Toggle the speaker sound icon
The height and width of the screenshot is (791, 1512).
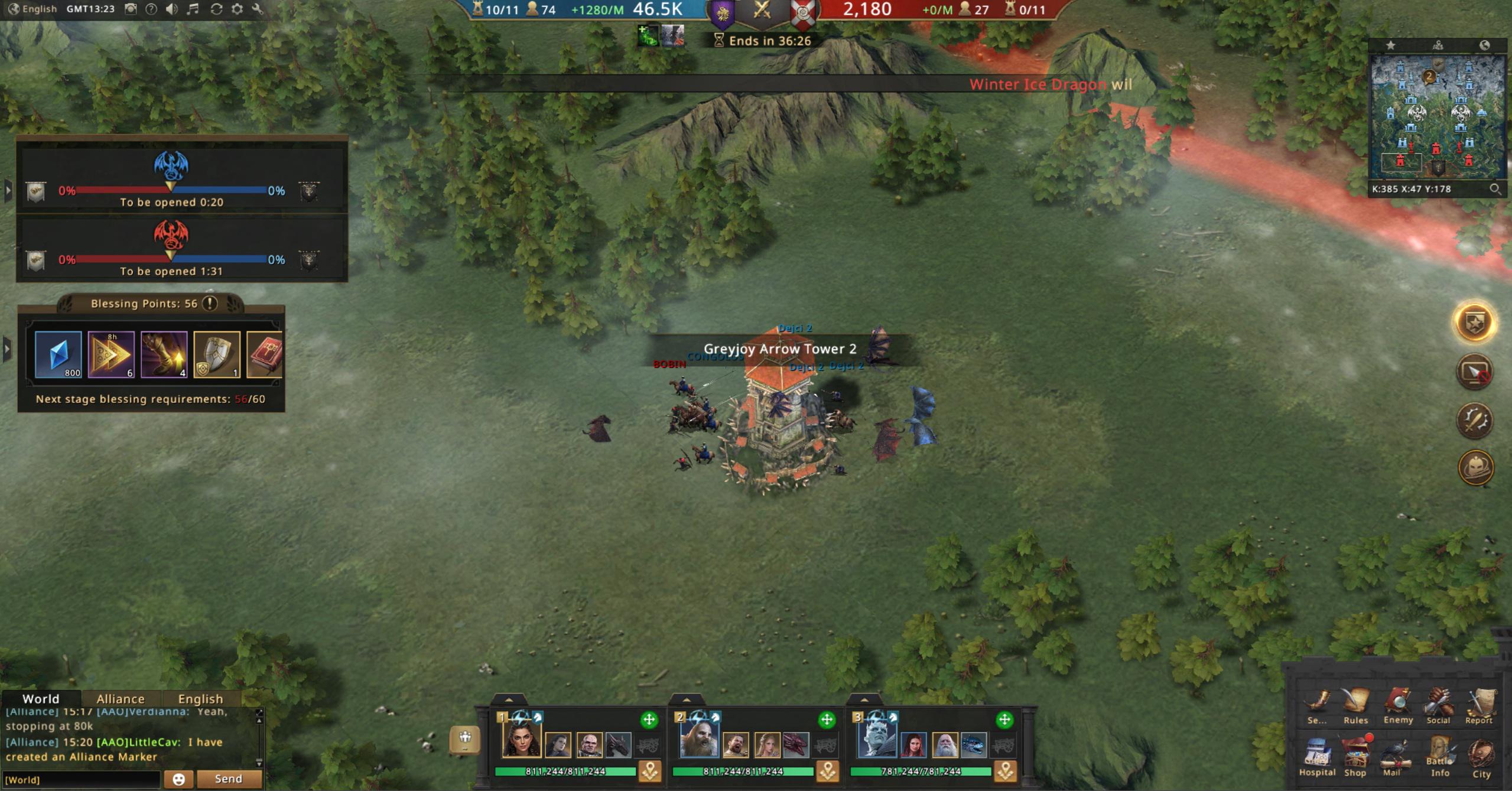pos(171,9)
